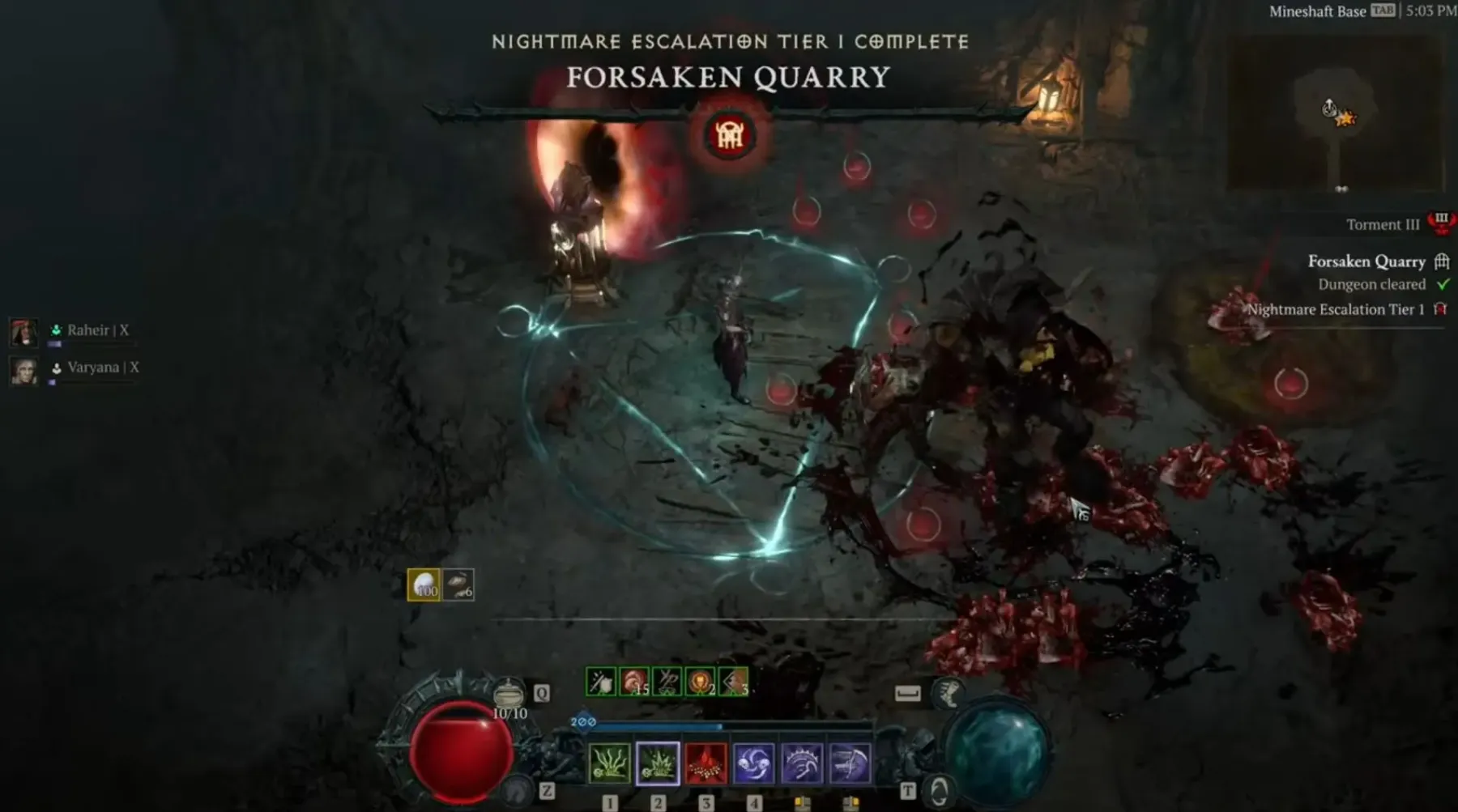Image resolution: width=1458 pixels, height=812 pixels.
Task: Open the town portal icon
Action: click(938, 790)
